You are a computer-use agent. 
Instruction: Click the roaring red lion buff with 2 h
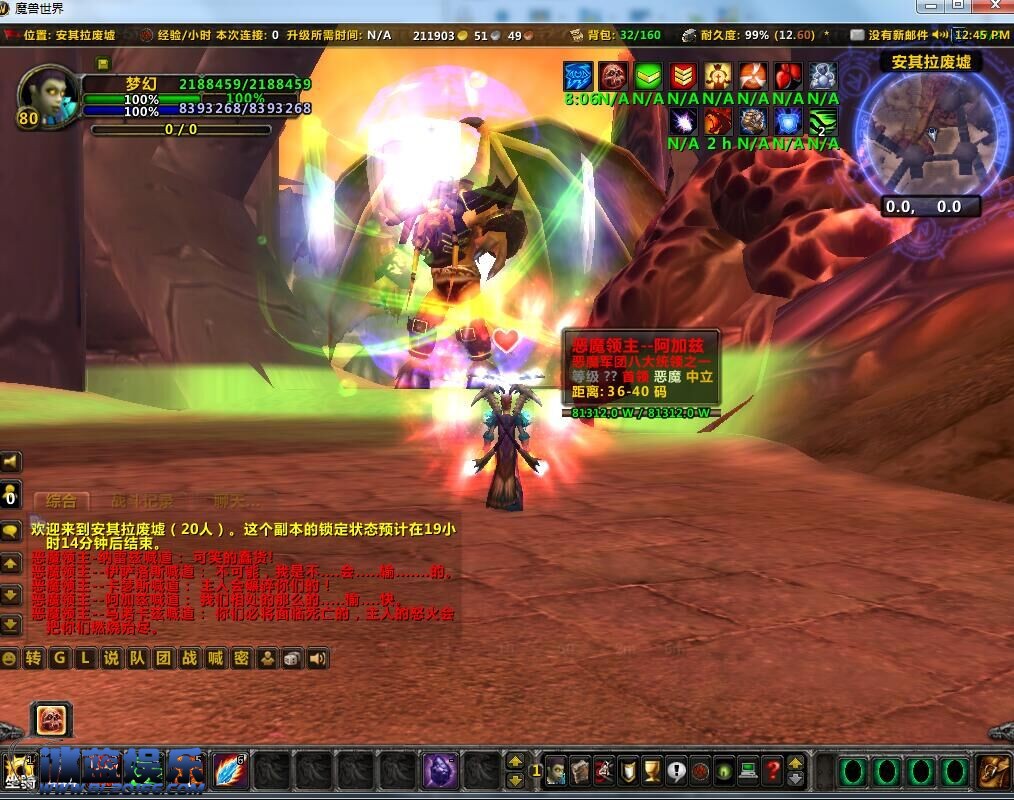[x=717, y=122]
